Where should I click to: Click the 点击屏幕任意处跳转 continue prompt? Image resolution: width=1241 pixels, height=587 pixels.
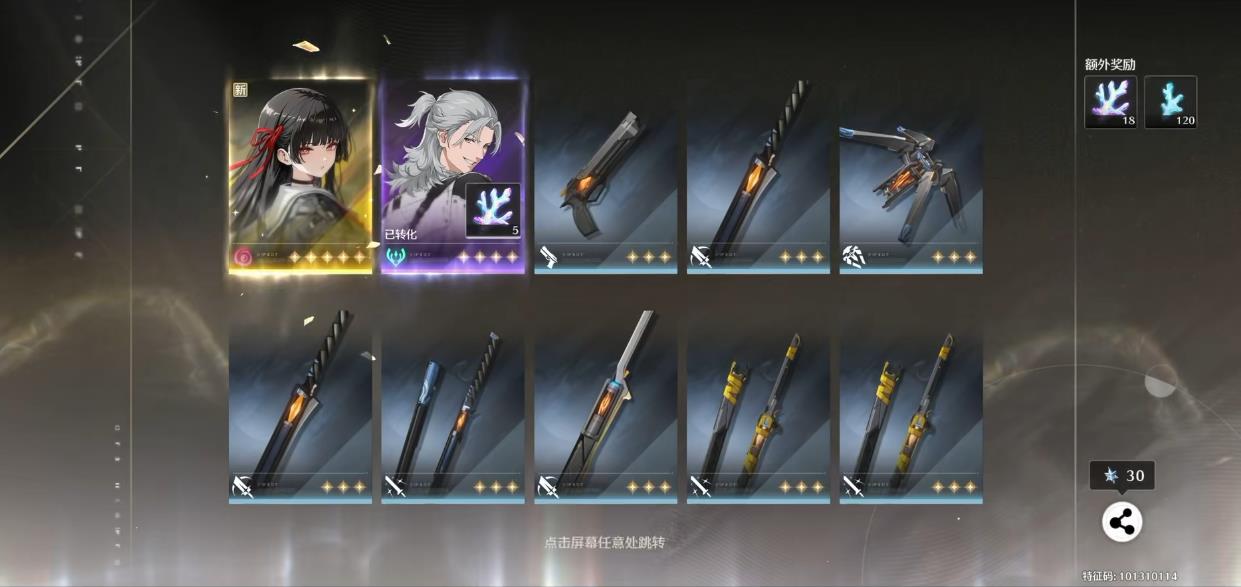coord(604,543)
